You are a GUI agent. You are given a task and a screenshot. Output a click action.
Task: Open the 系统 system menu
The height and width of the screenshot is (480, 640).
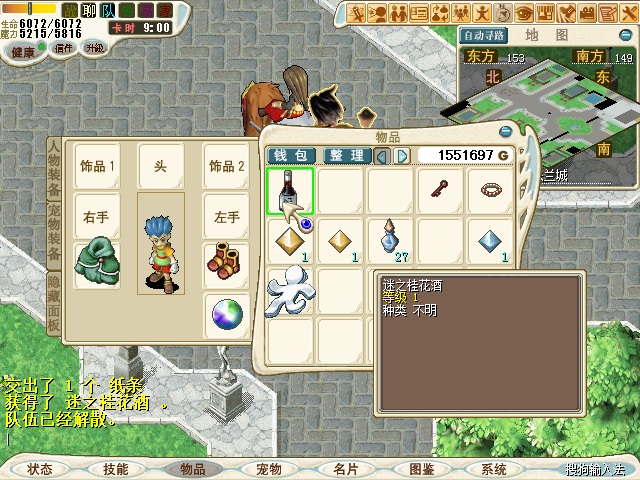pyautogui.click(x=493, y=469)
